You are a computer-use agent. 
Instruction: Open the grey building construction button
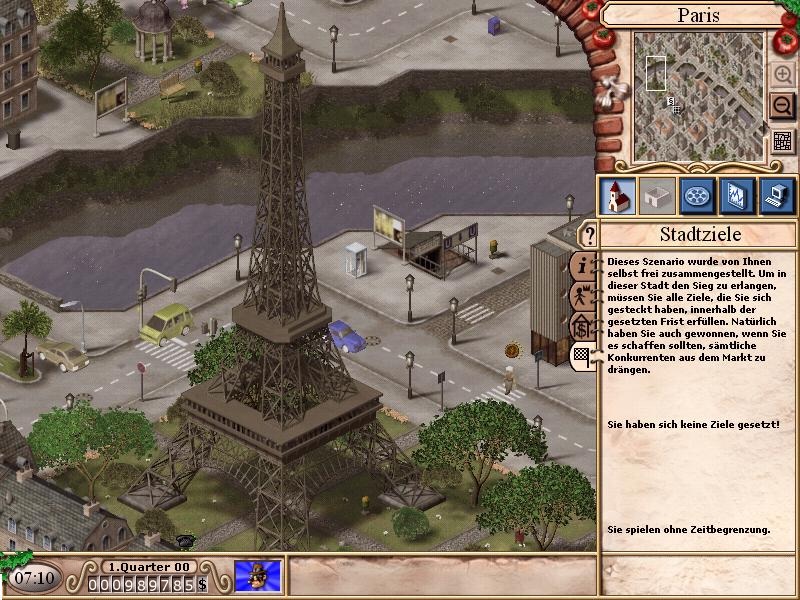[656, 196]
